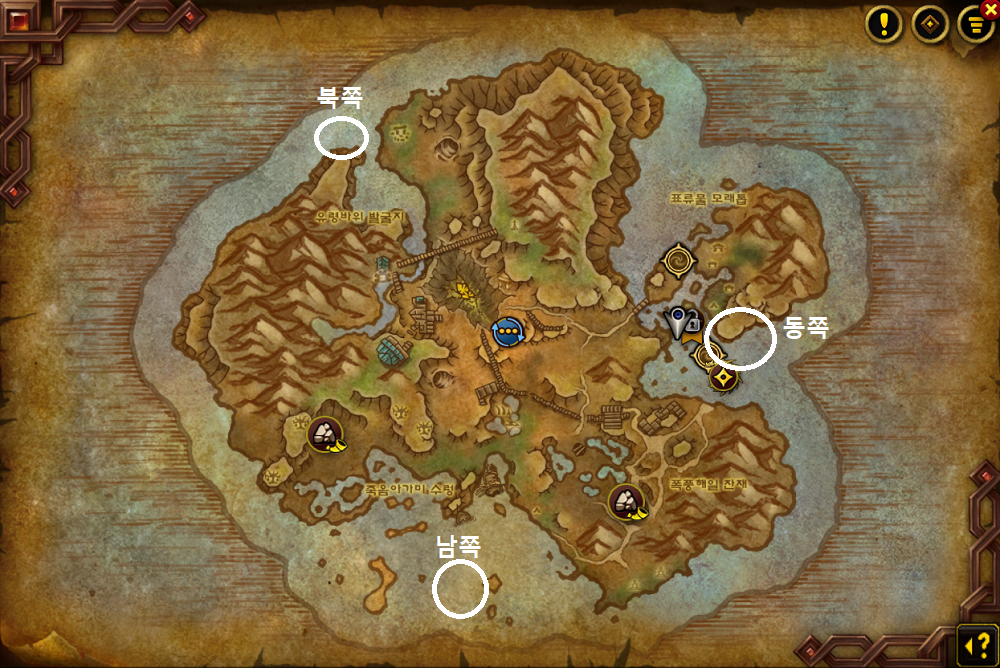Click the southeastern rock pile quest marker
The image size is (1000, 668).
(x=627, y=501)
